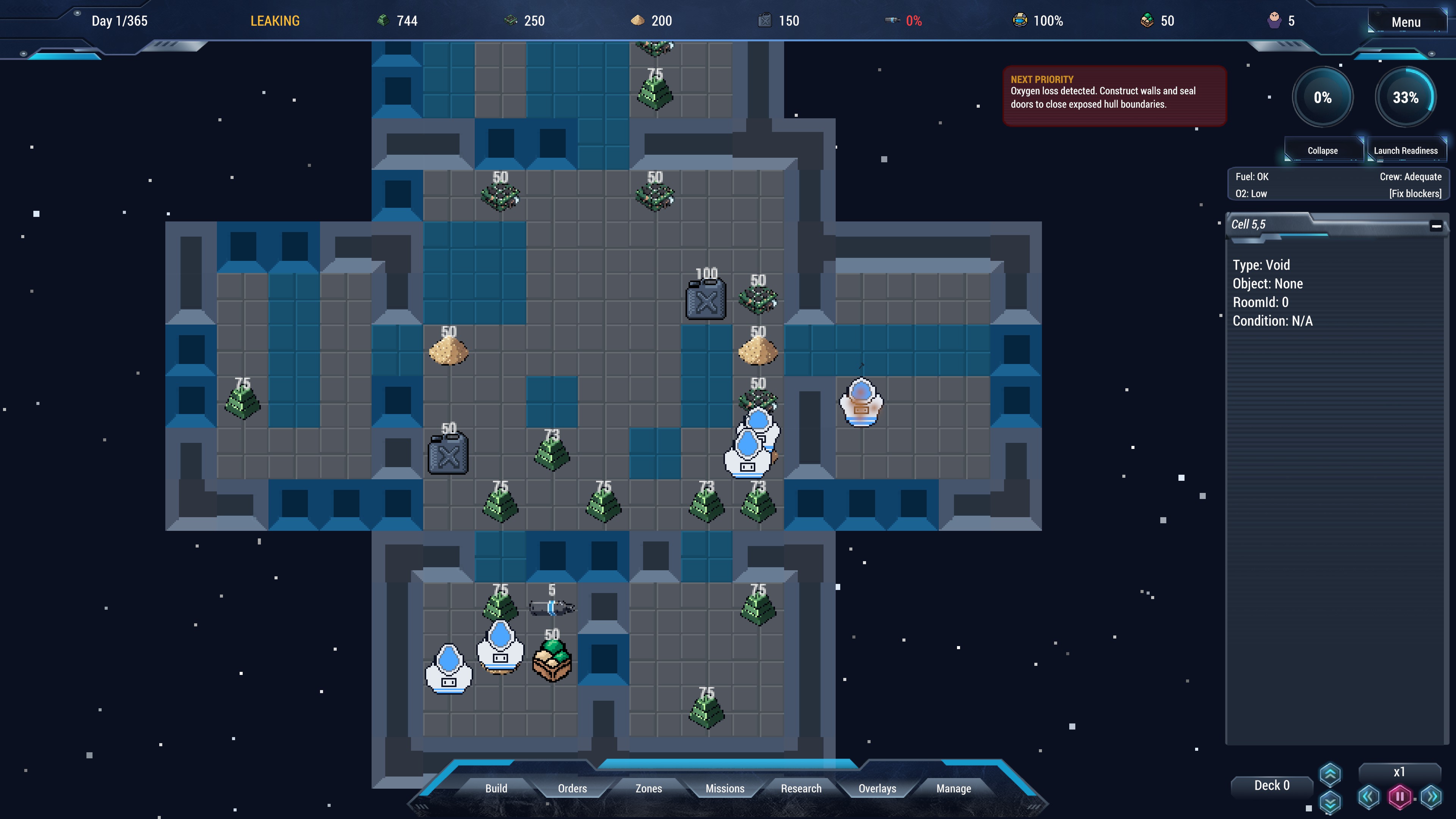Show the Overlays options

(x=877, y=788)
